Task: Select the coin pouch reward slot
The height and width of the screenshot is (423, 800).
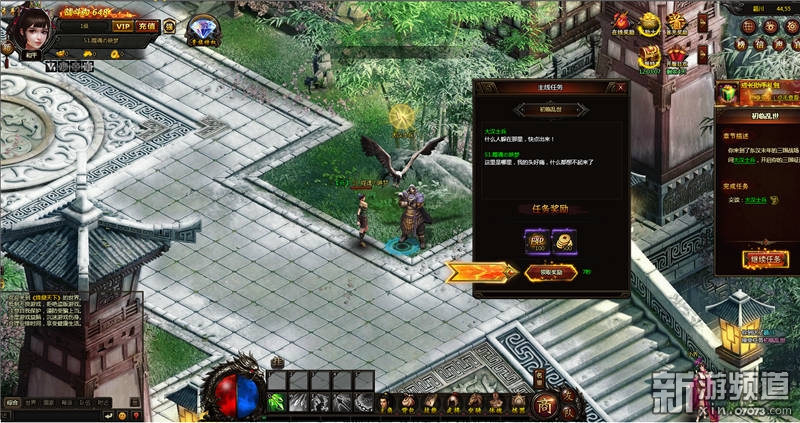Action: pos(563,241)
